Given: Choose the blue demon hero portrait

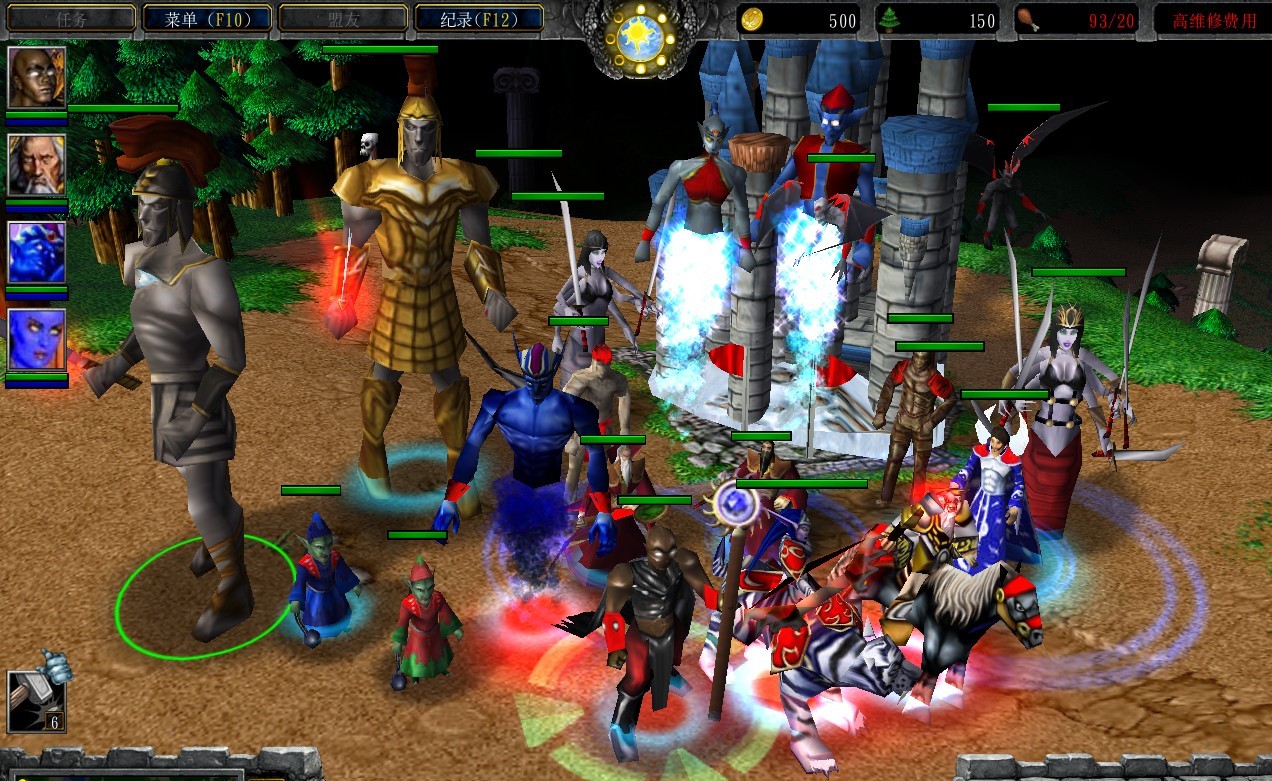Looking at the screenshot, I should (x=37, y=253).
